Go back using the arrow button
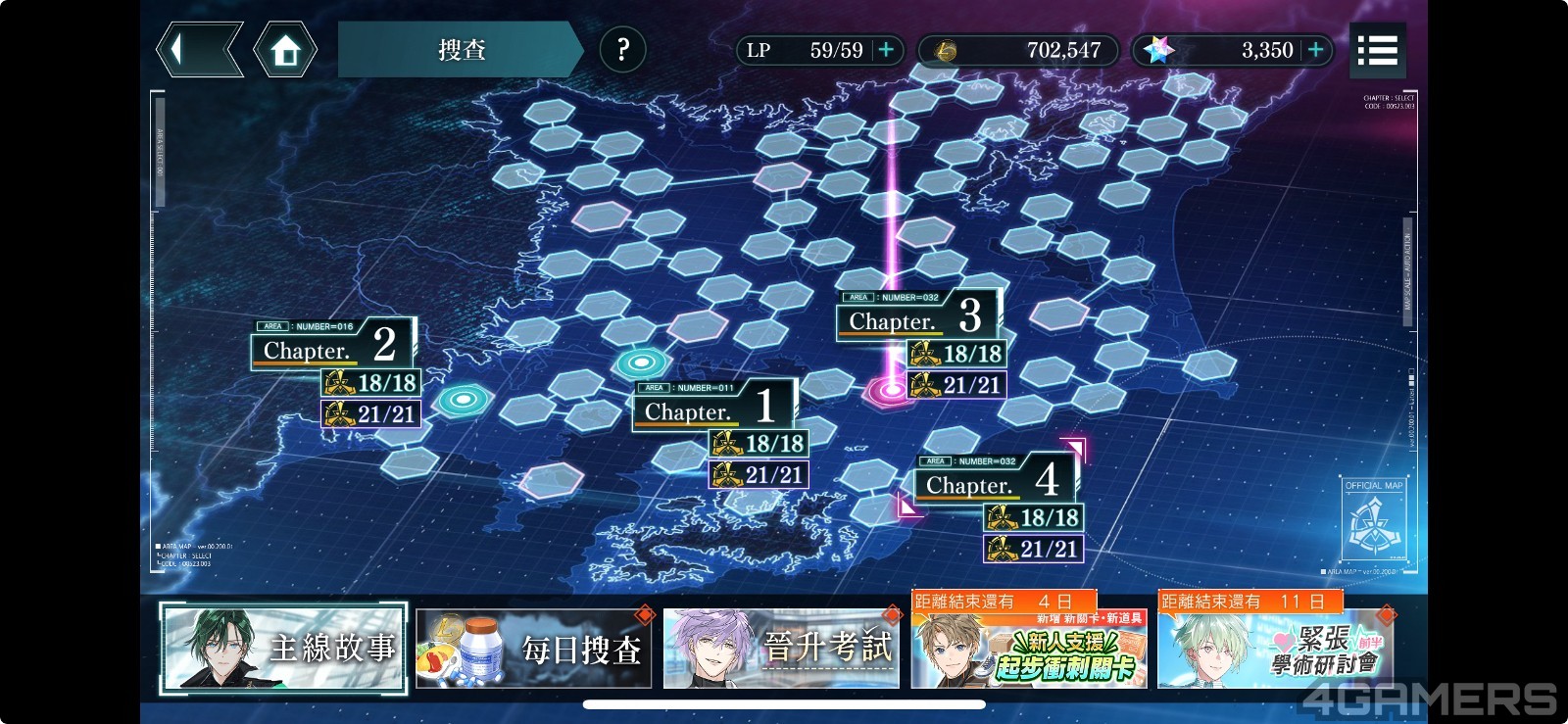Screen dimensions: 1568x724 (199, 50)
